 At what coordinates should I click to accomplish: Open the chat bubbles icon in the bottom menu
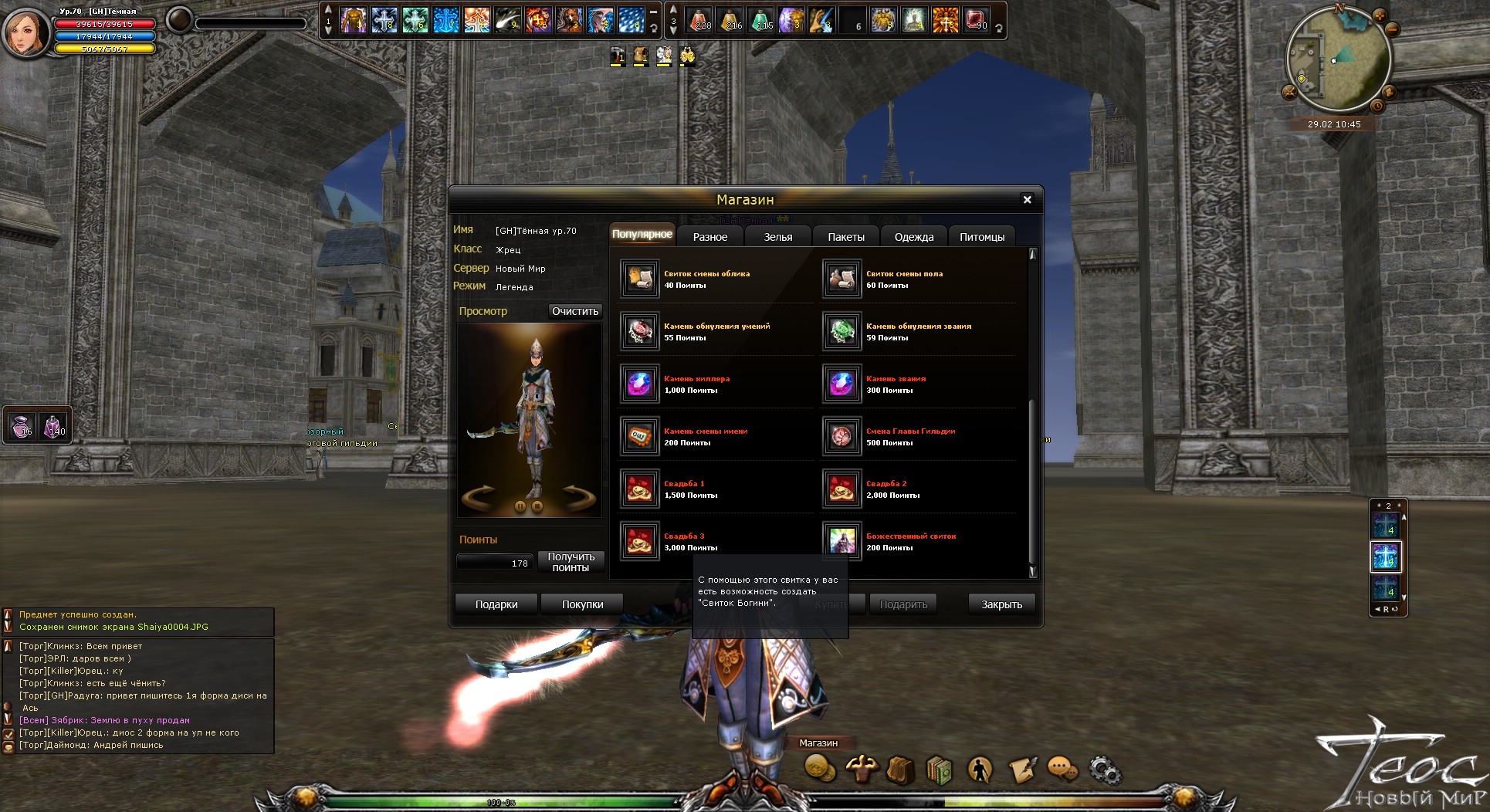pos(1063,769)
